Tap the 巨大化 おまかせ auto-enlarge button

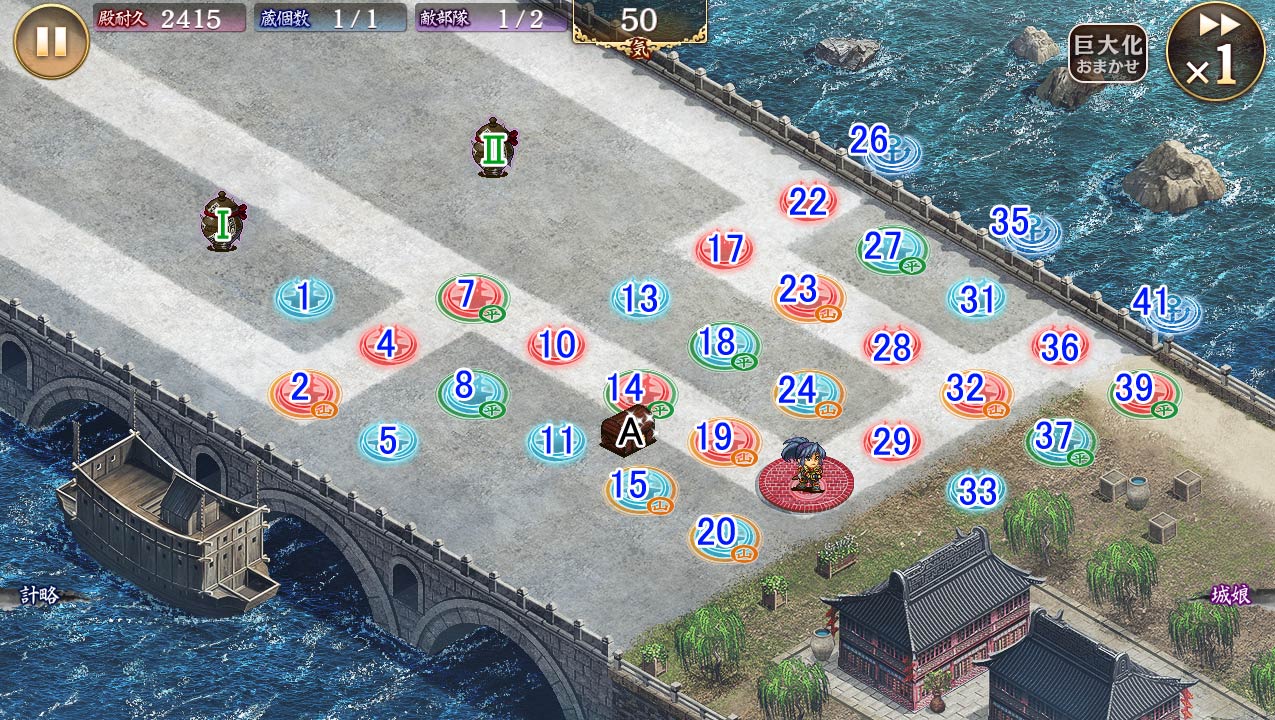click(x=1107, y=53)
